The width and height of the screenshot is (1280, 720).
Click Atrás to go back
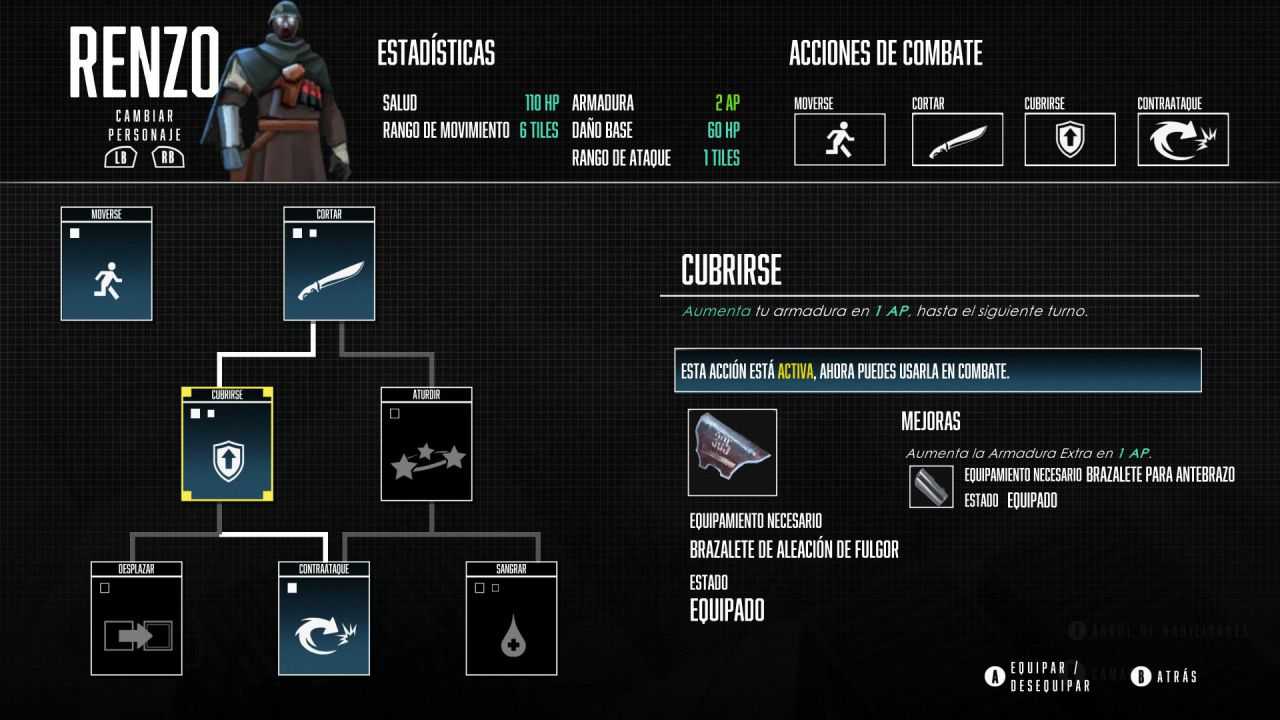pos(1175,677)
